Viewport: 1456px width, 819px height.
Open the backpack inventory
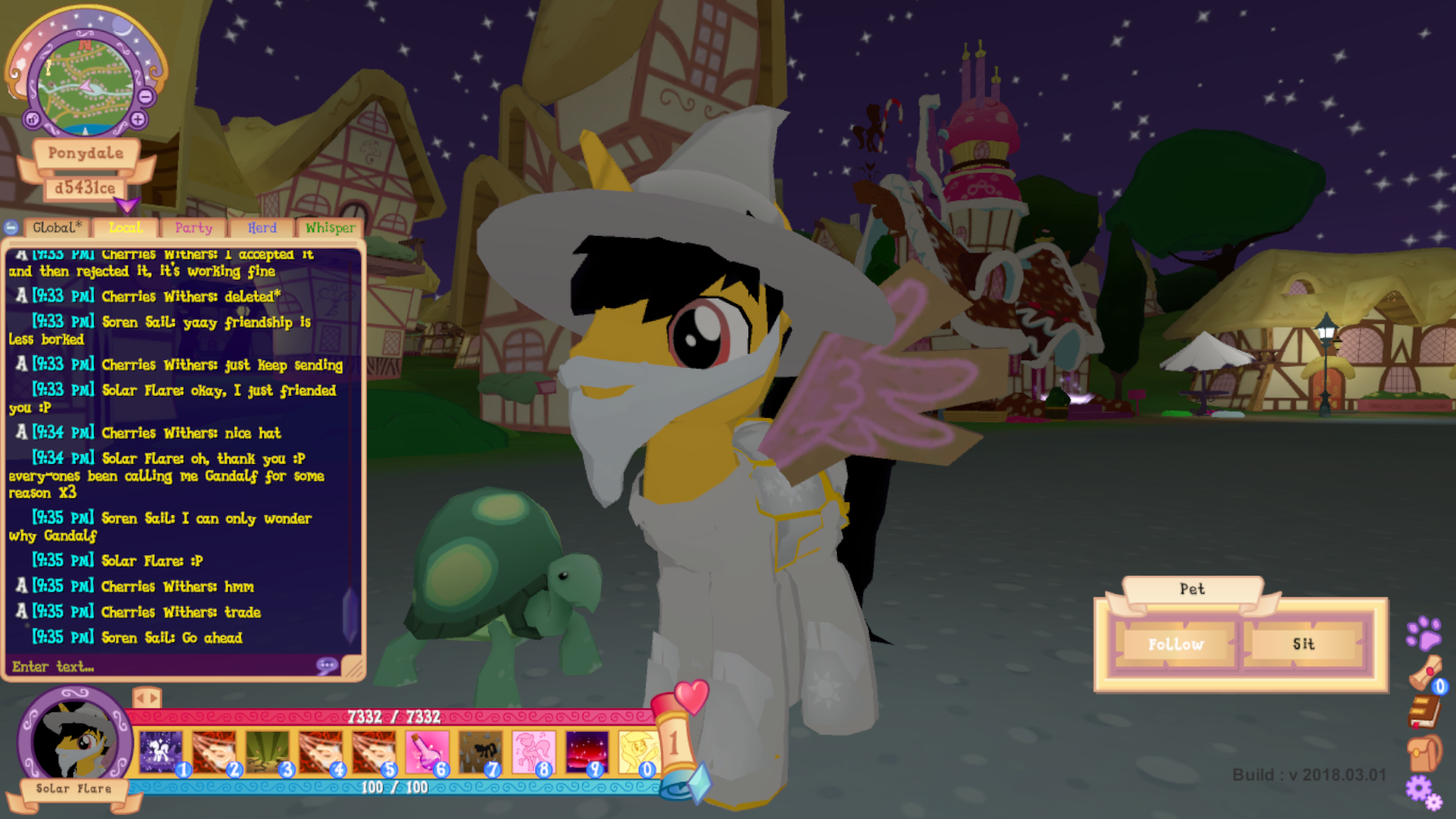pyautogui.click(x=1424, y=753)
